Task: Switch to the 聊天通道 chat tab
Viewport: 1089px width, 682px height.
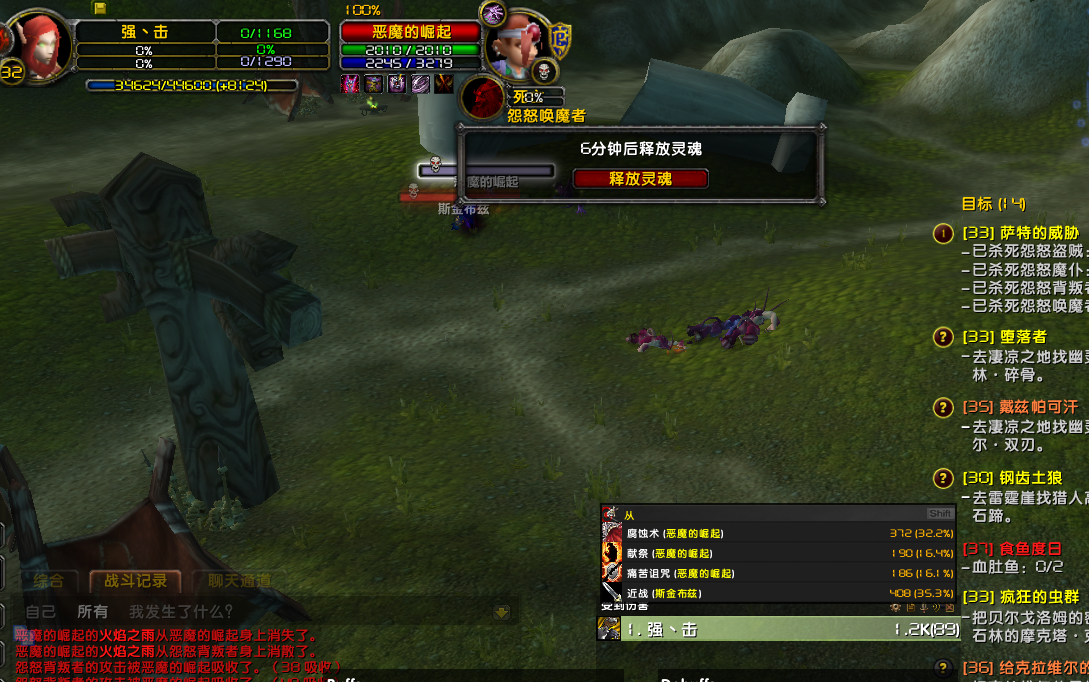Action: [239, 581]
